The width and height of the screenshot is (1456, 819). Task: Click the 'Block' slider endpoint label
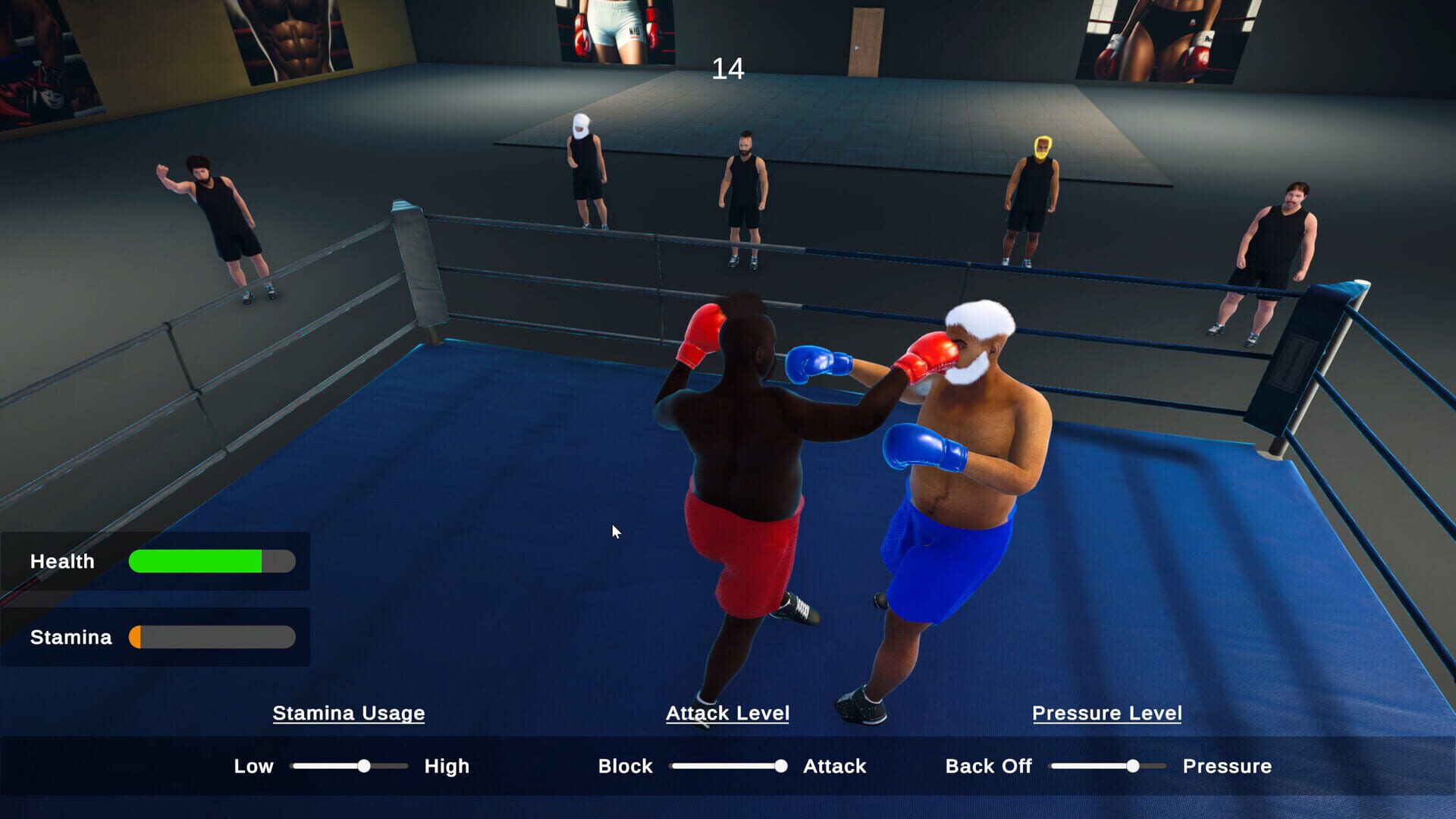click(x=625, y=766)
